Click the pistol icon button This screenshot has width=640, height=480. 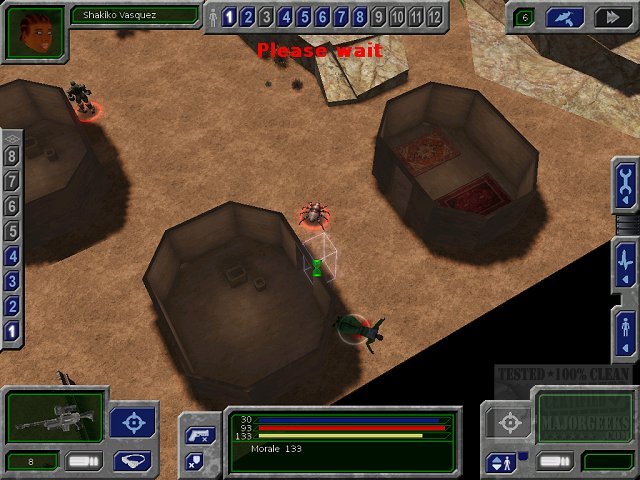pyautogui.click(x=195, y=435)
